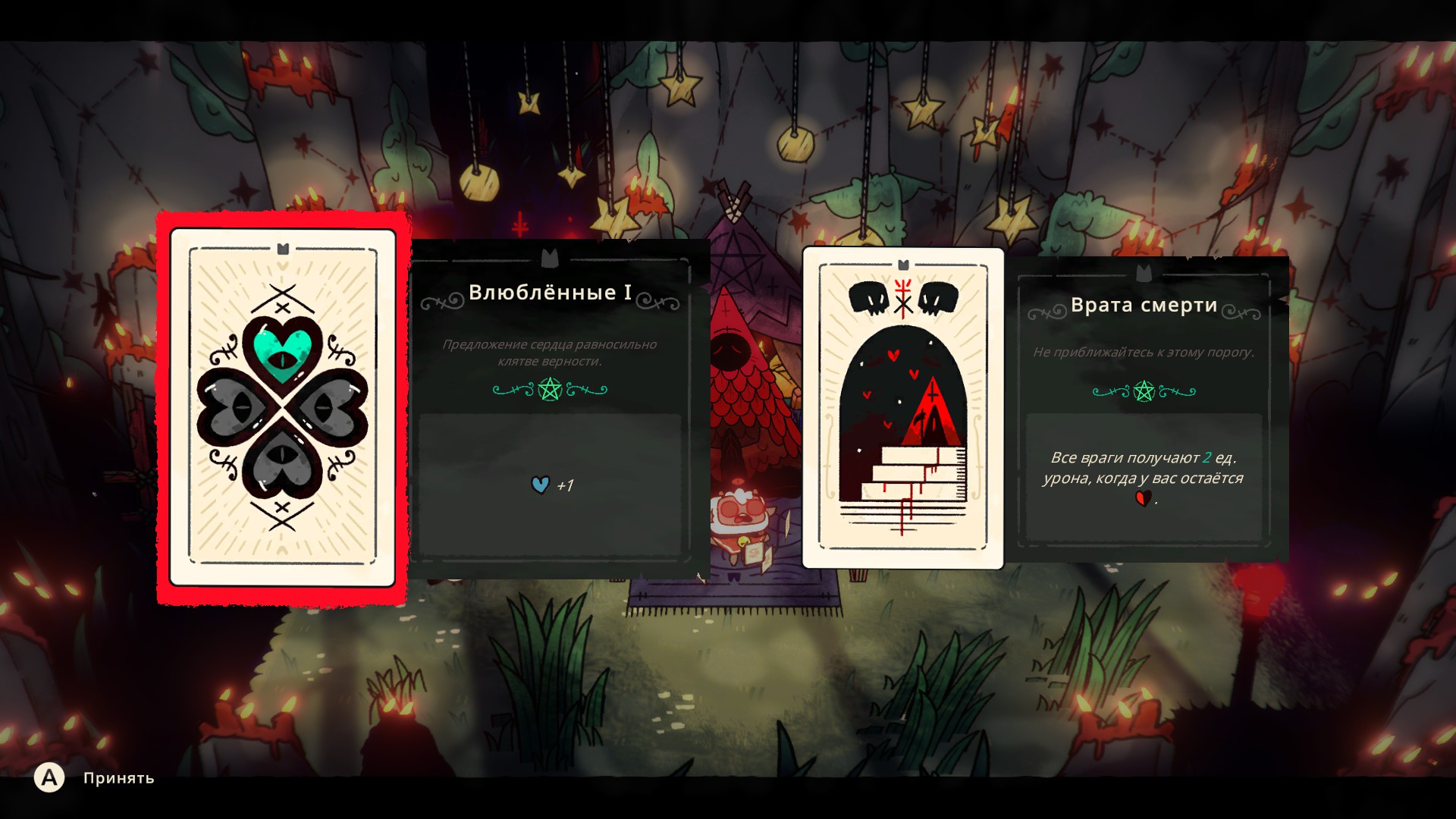Click the Принять accept label
This screenshot has height=819, width=1456.
tap(118, 778)
